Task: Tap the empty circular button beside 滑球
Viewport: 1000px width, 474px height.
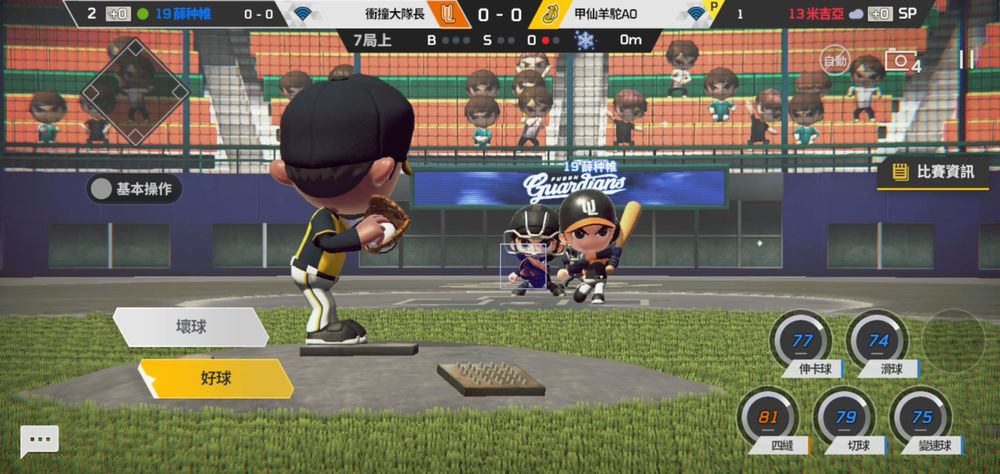Action: 953,340
